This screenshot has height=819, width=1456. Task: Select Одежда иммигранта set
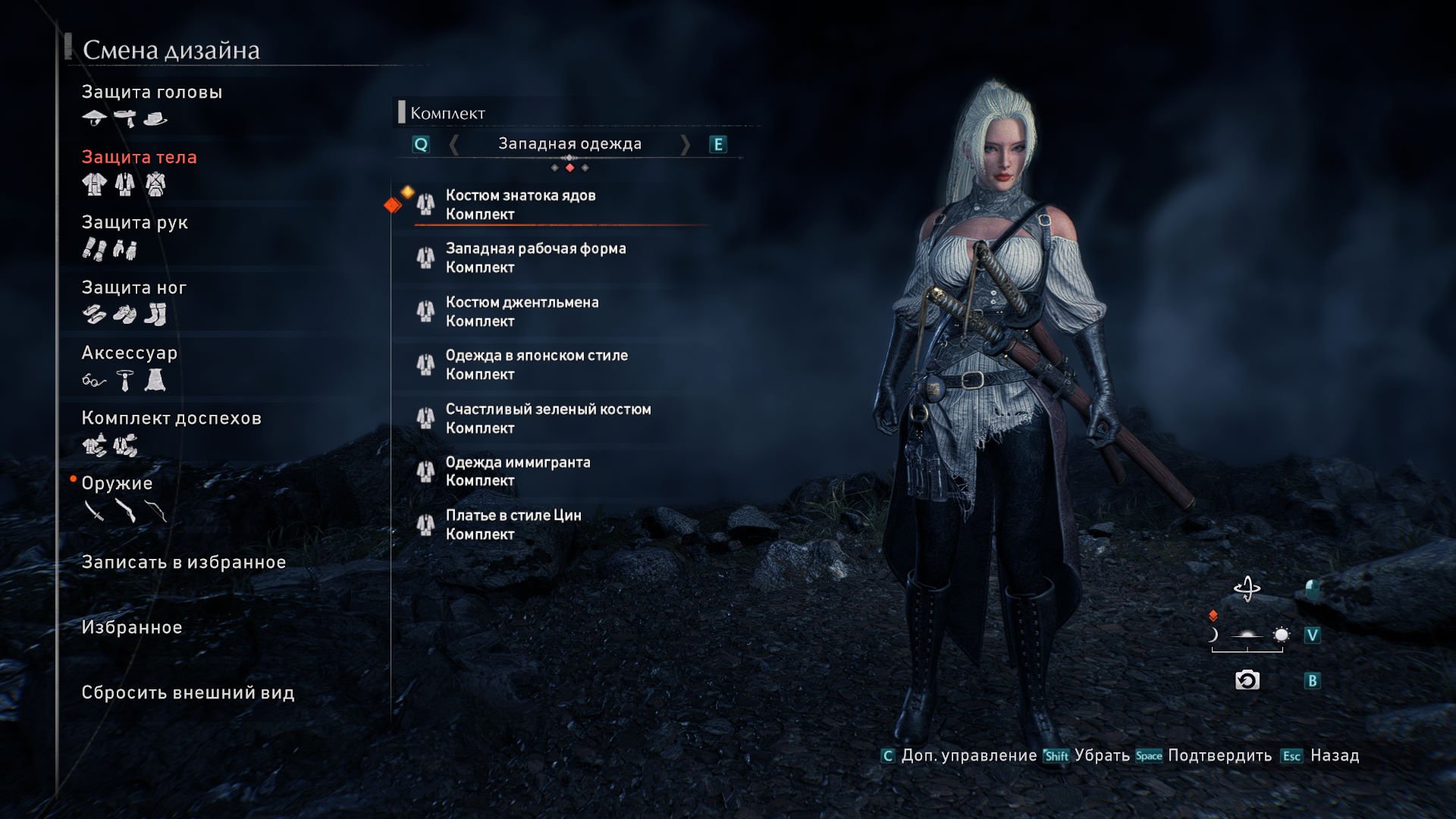pyautogui.click(x=517, y=472)
